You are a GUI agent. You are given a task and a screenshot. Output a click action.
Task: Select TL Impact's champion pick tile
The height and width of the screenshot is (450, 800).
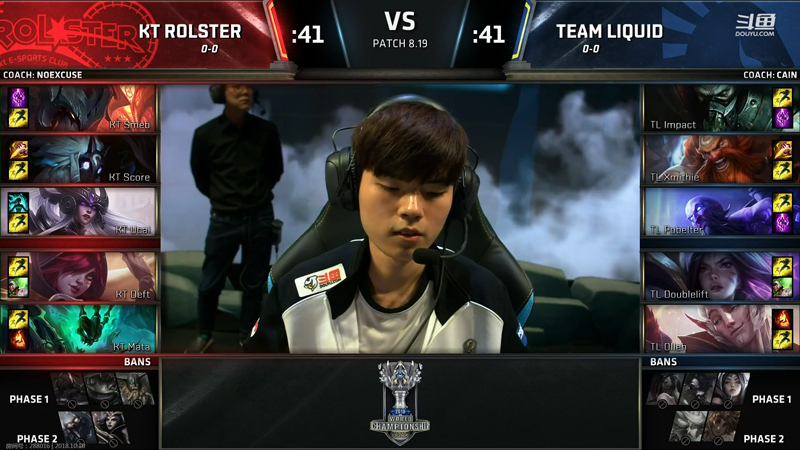coord(706,108)
